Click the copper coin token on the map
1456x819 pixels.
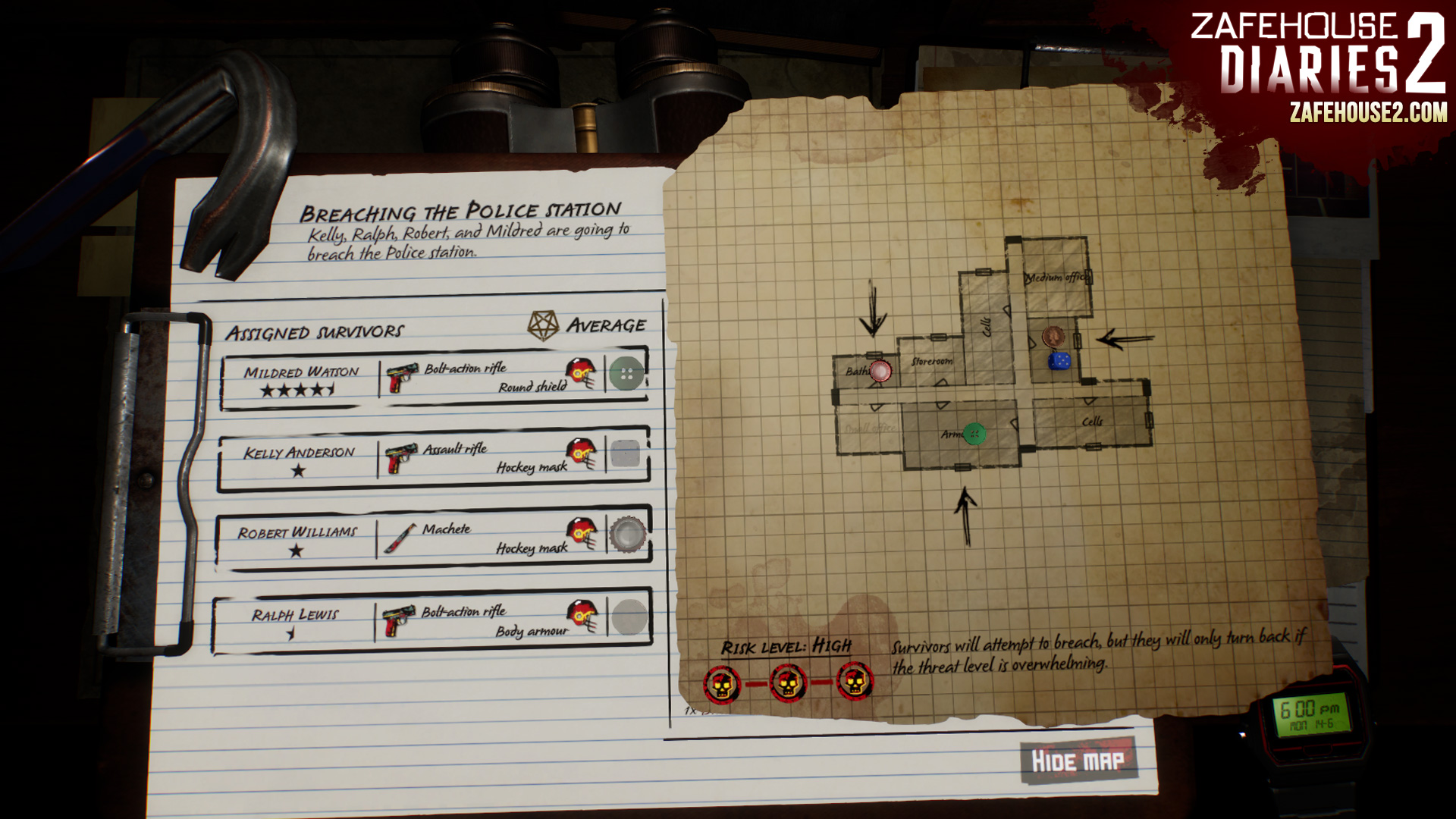click(1053, 337)
